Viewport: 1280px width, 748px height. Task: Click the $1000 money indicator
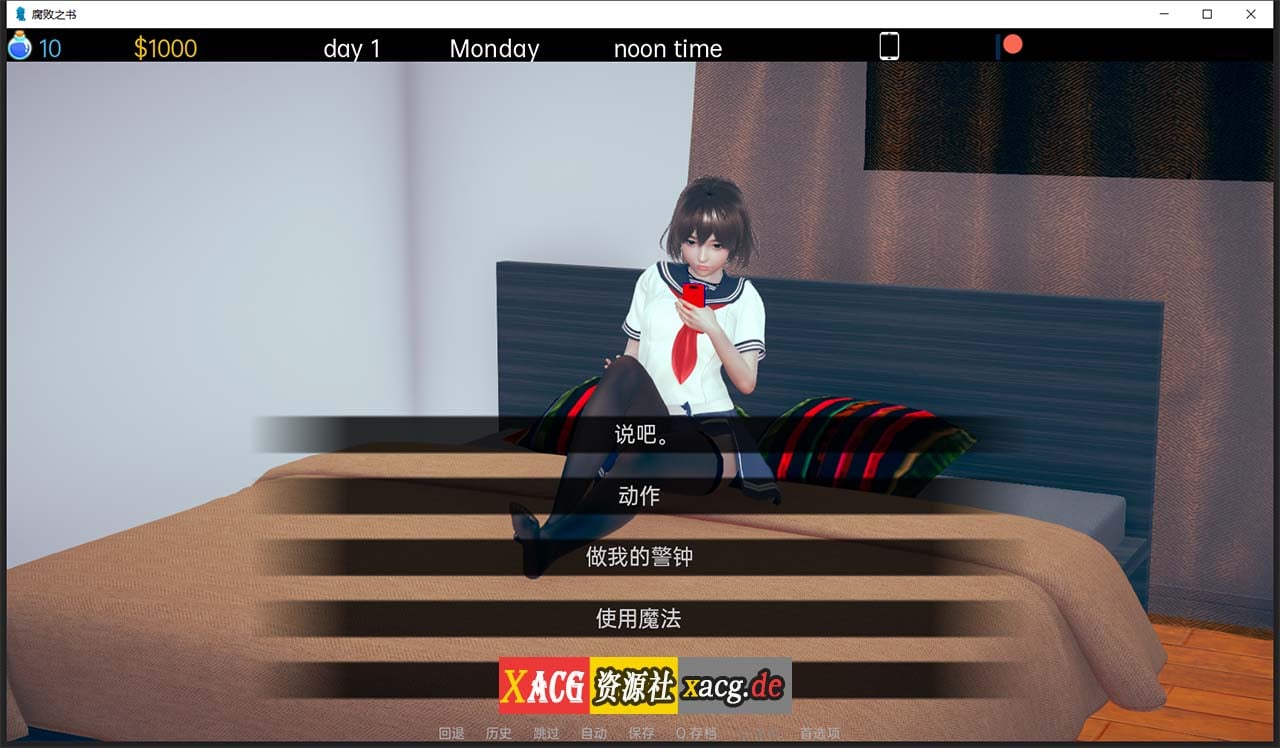pyautogui.click(x=165, y=47)
